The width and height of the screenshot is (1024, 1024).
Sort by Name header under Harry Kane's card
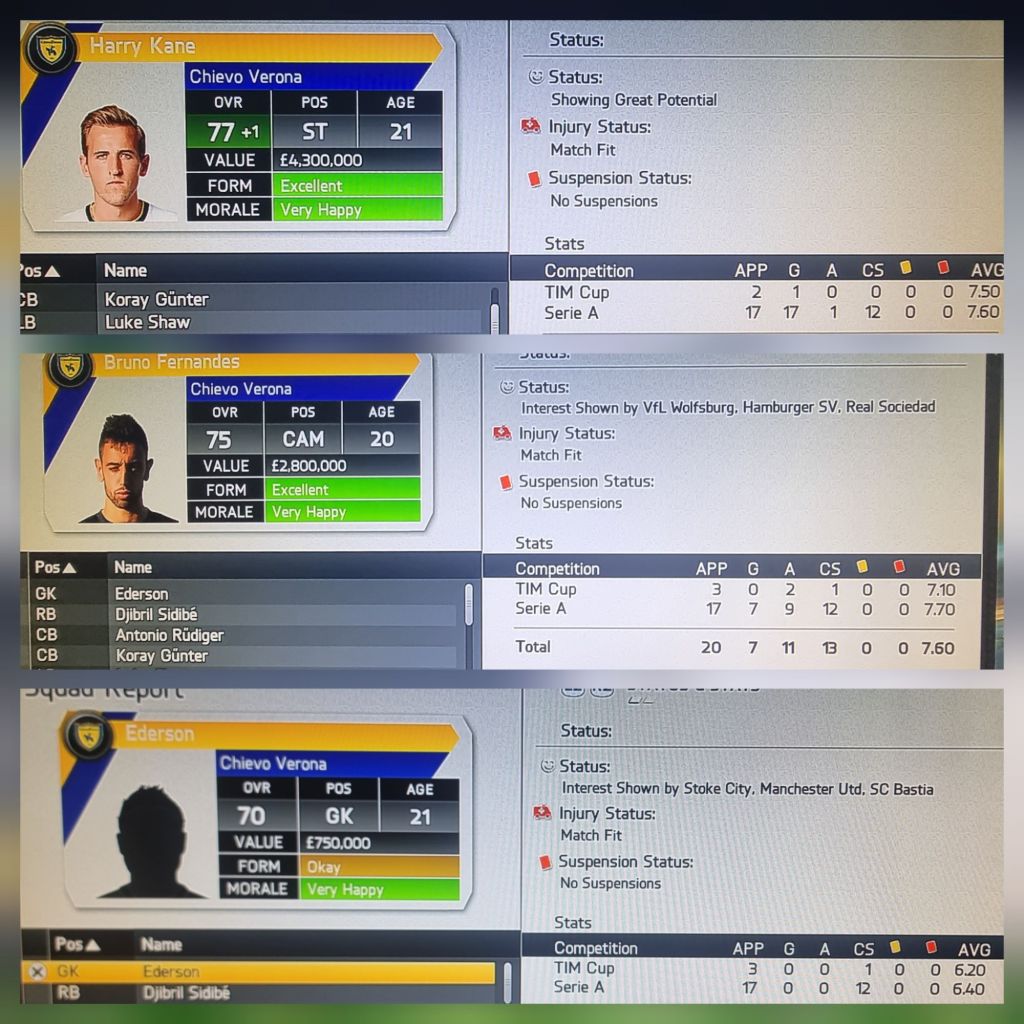[125, 270]
